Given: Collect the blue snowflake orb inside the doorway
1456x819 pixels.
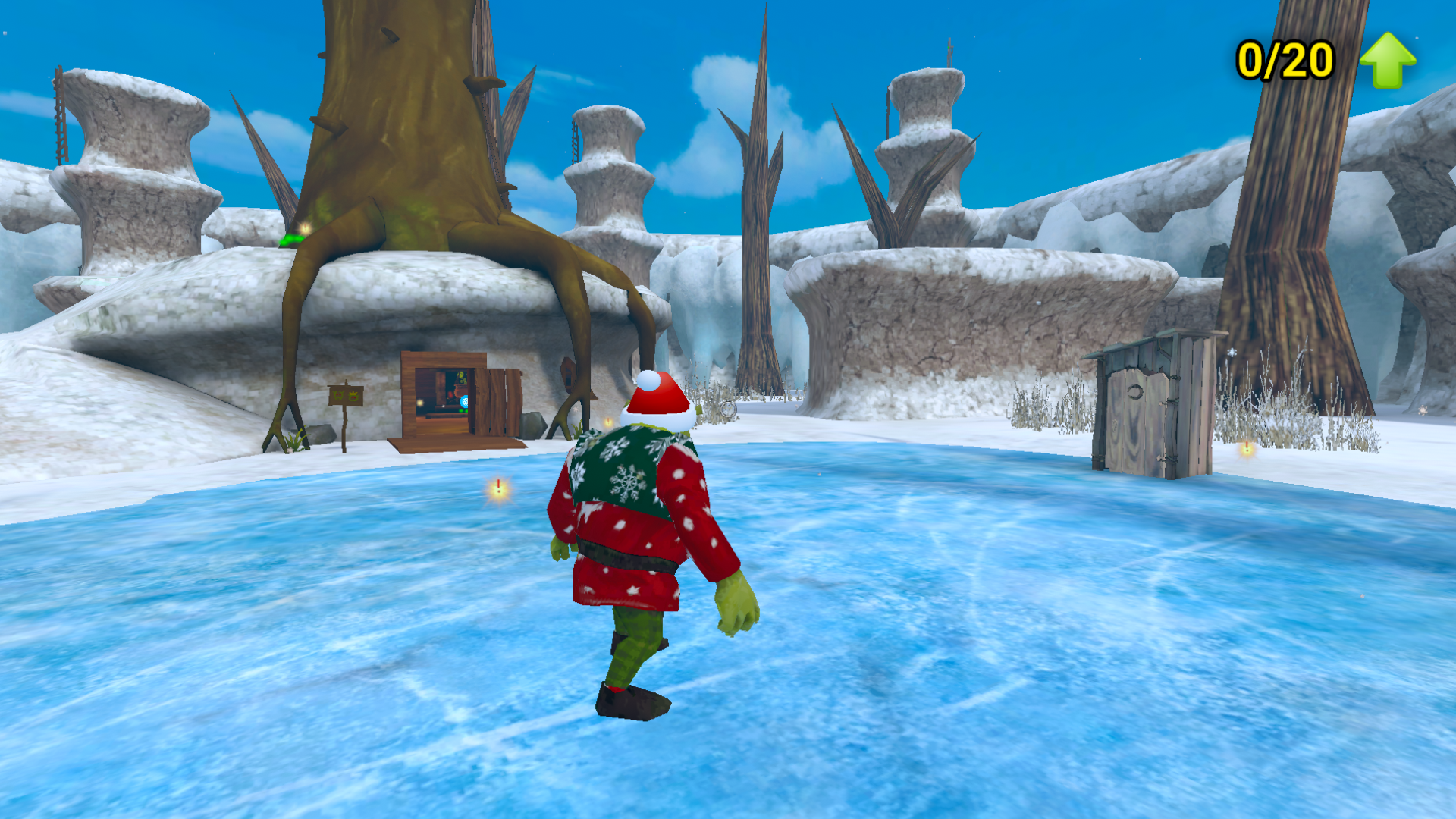Looking at the screenshot, I should (464, 402).
